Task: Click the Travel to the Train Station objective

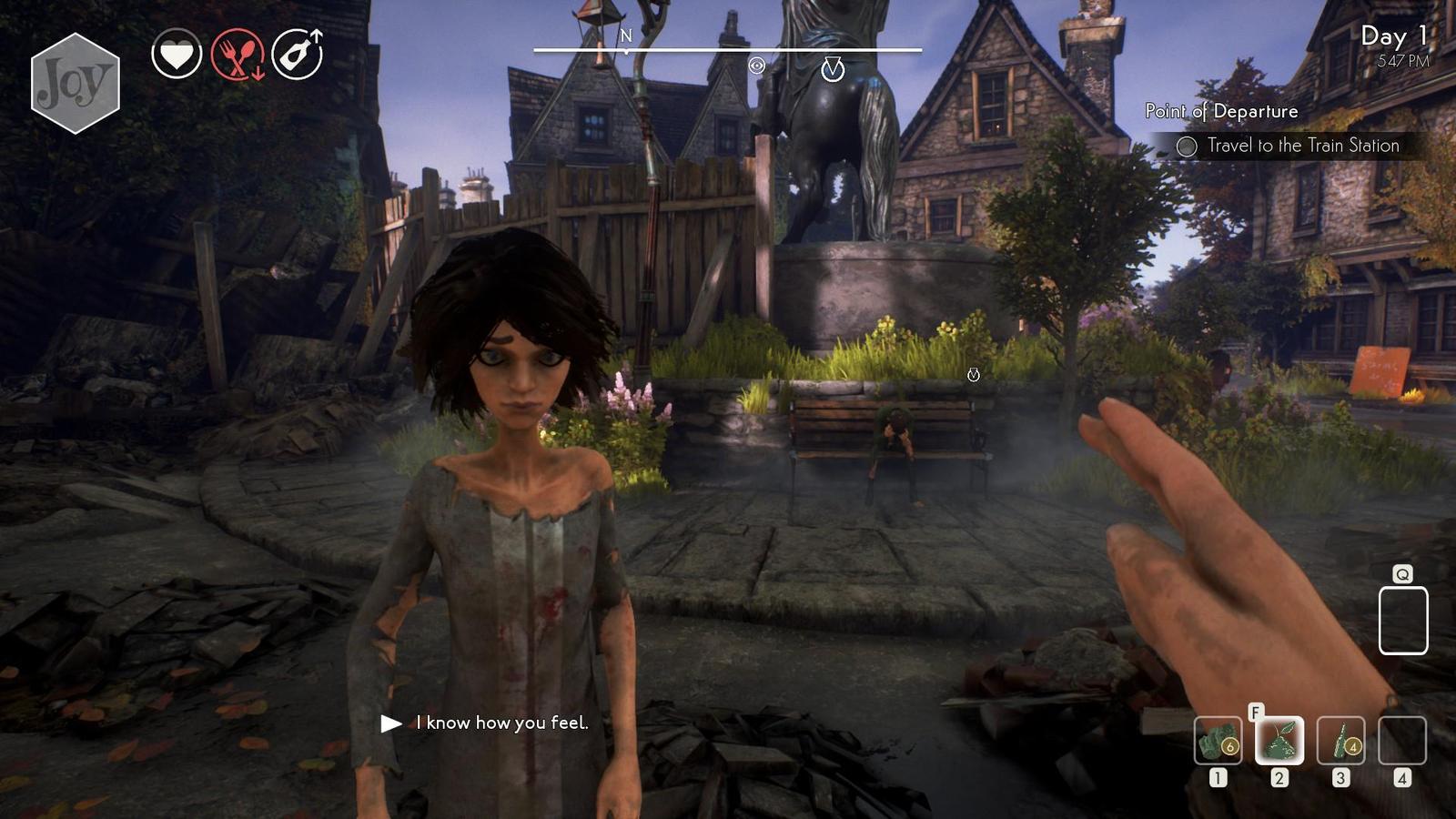Action: pos(1302,146)
